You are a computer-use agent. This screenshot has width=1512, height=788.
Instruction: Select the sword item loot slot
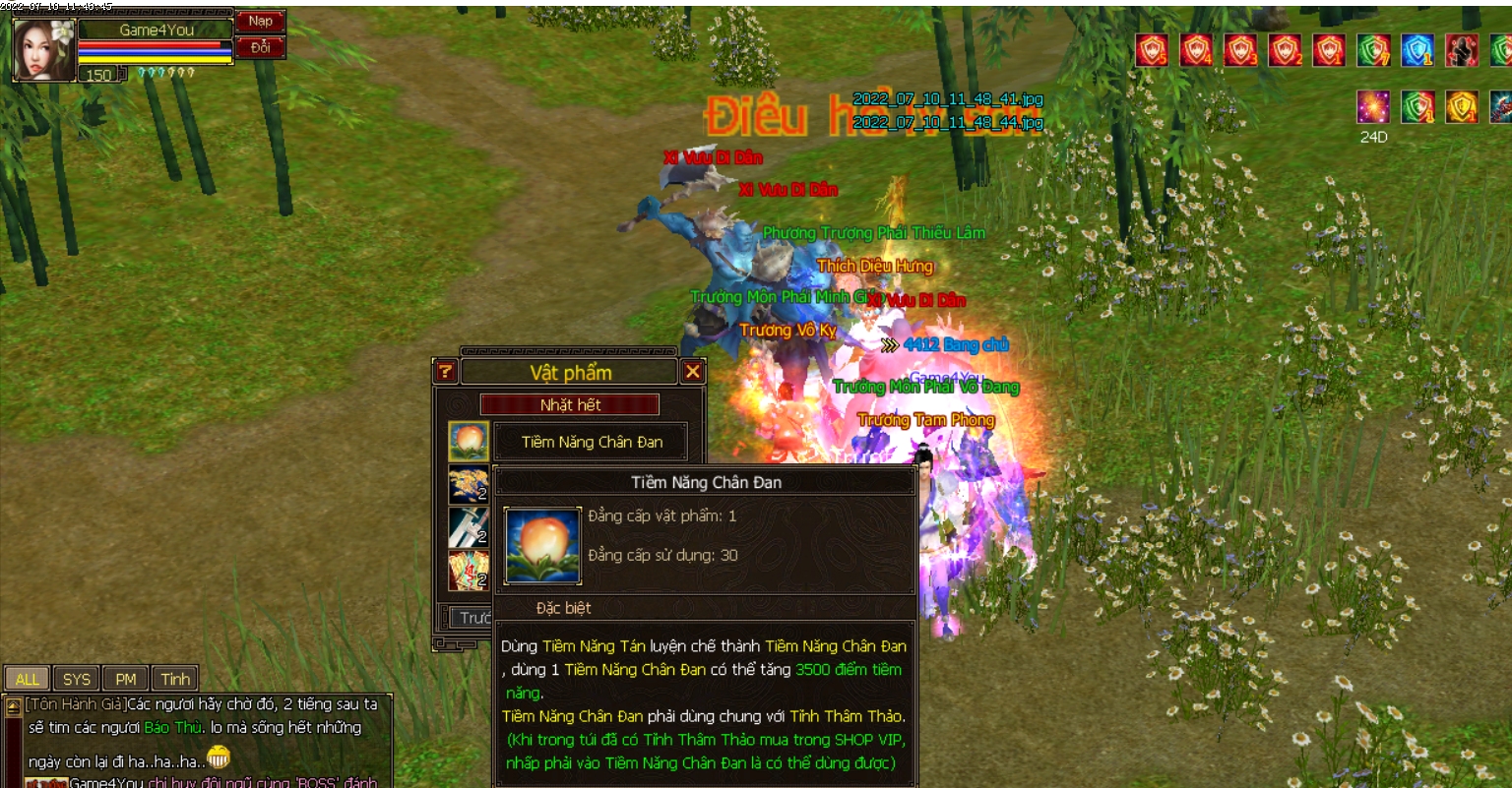click(x=469, y=527)
